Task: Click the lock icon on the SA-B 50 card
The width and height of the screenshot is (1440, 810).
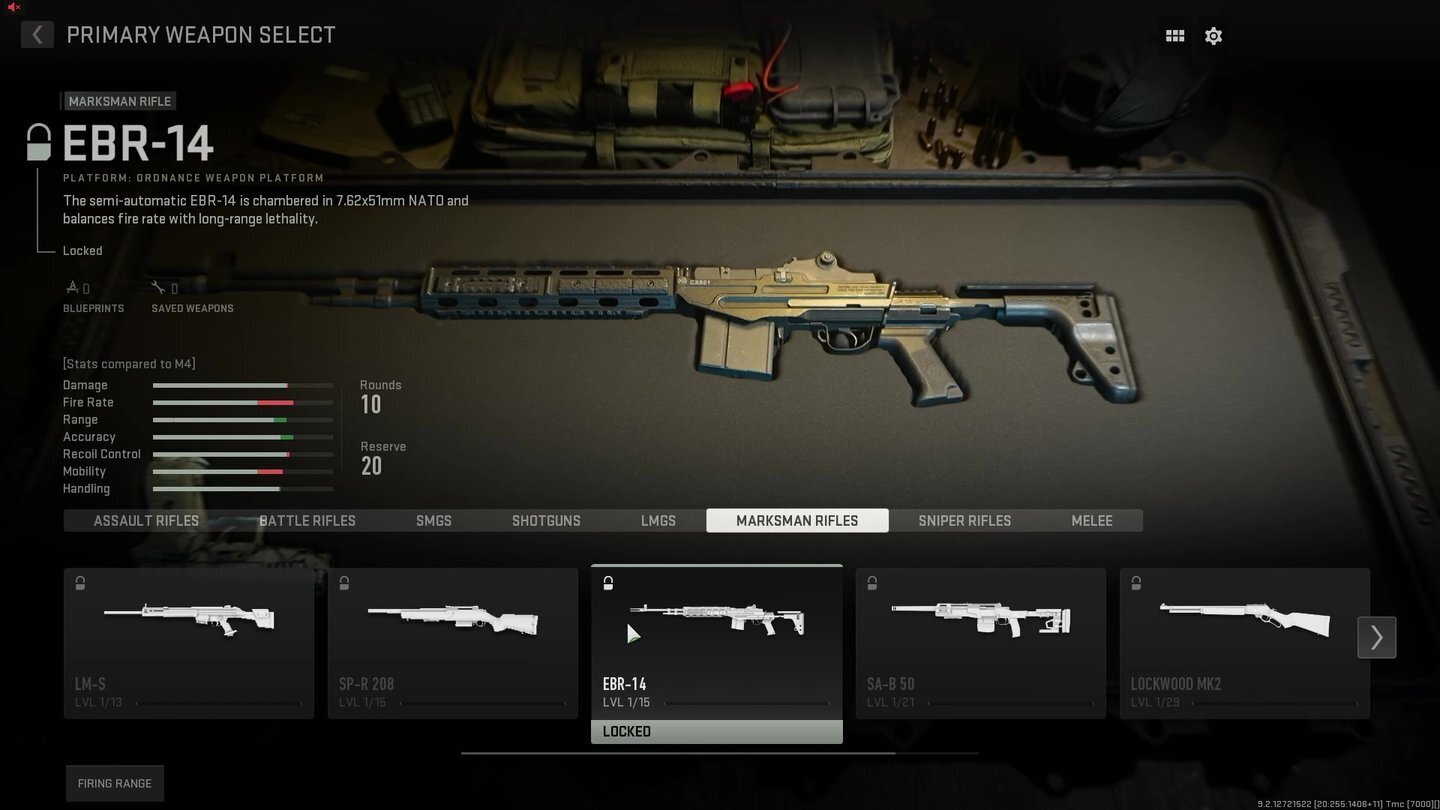Action: click(x=871, y=582)
